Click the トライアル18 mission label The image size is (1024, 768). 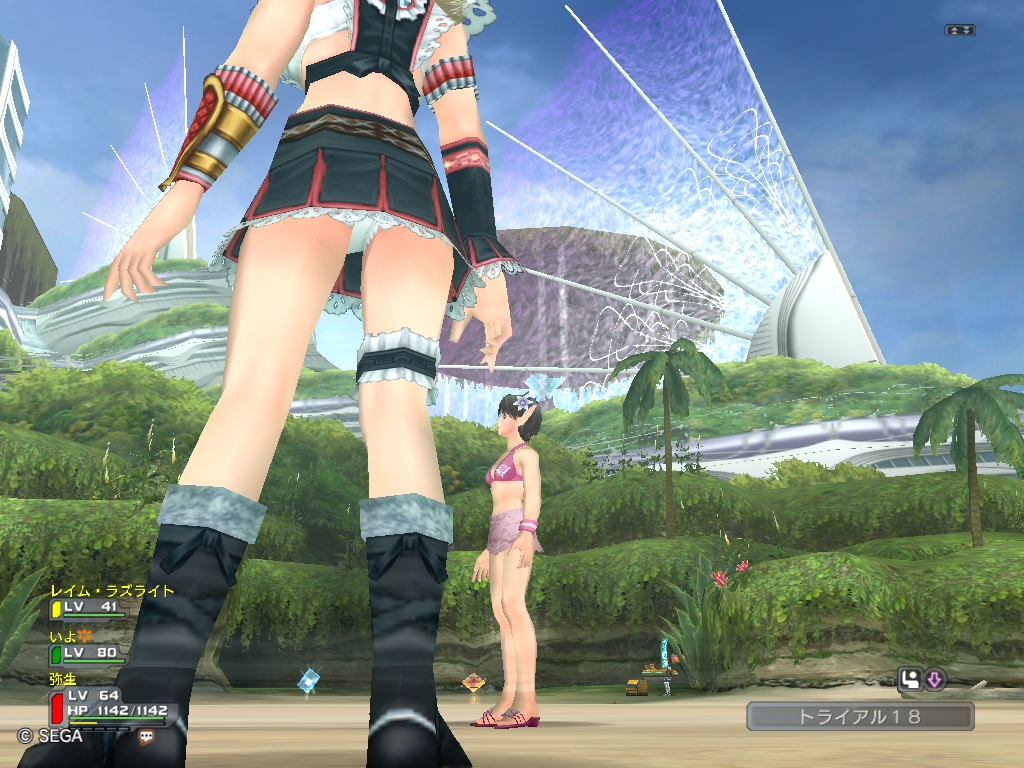pos(860,716)
